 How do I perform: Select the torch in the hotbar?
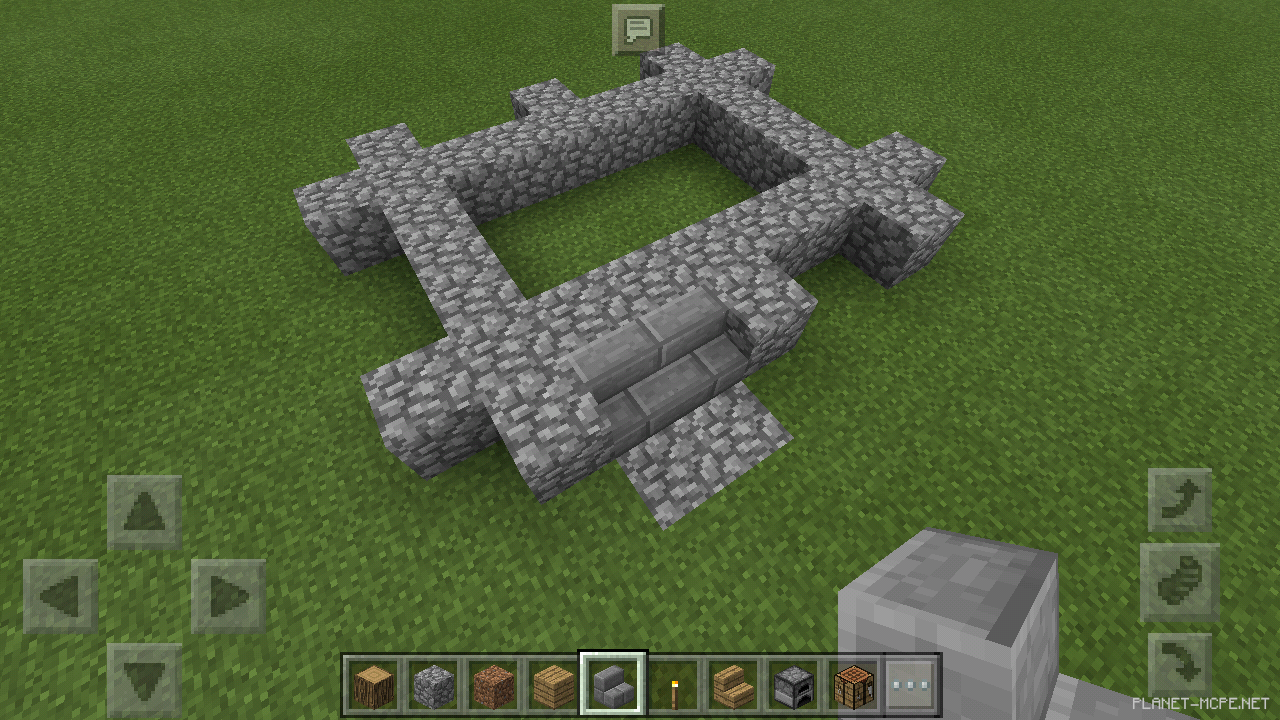click(673, 685)
